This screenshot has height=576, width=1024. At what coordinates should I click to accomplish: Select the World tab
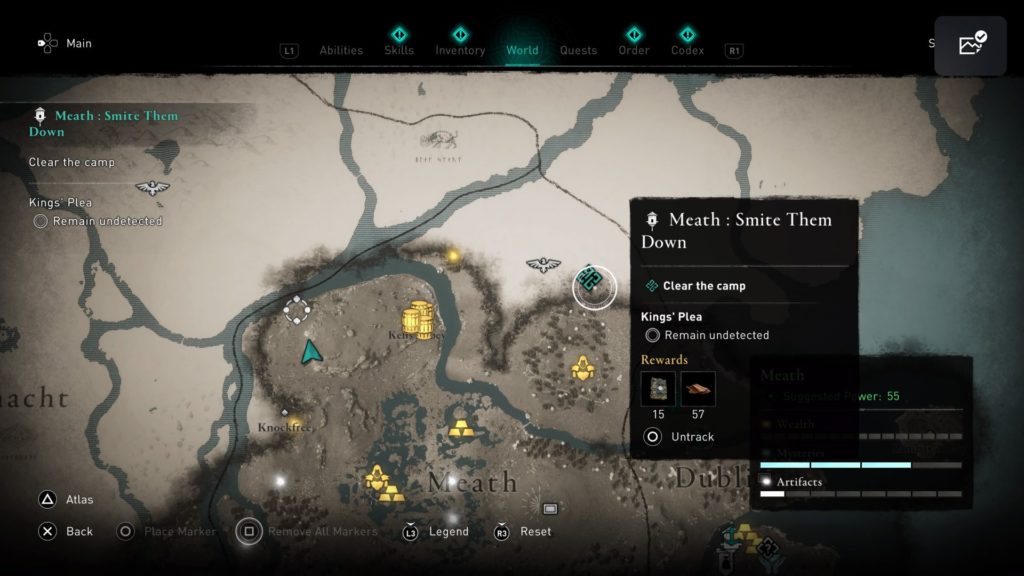(x=522, y=50)
